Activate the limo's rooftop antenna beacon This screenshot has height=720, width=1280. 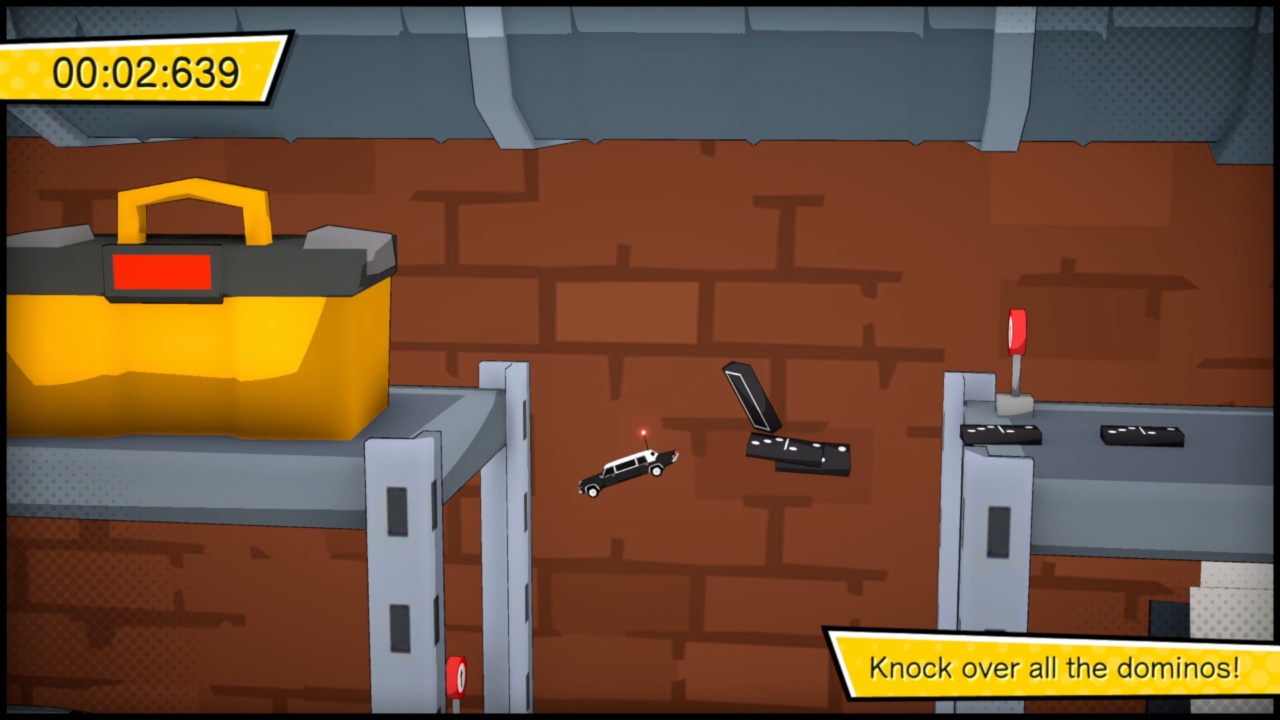(645, 430)
